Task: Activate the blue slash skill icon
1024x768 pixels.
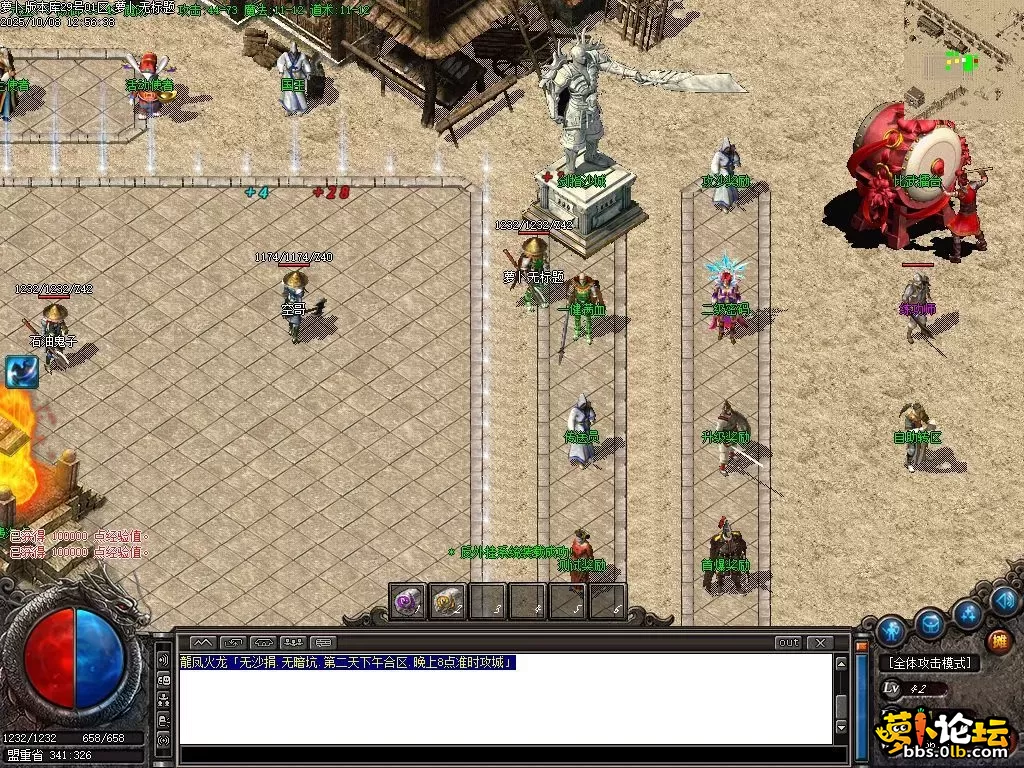Action: [x=21, y=371]
